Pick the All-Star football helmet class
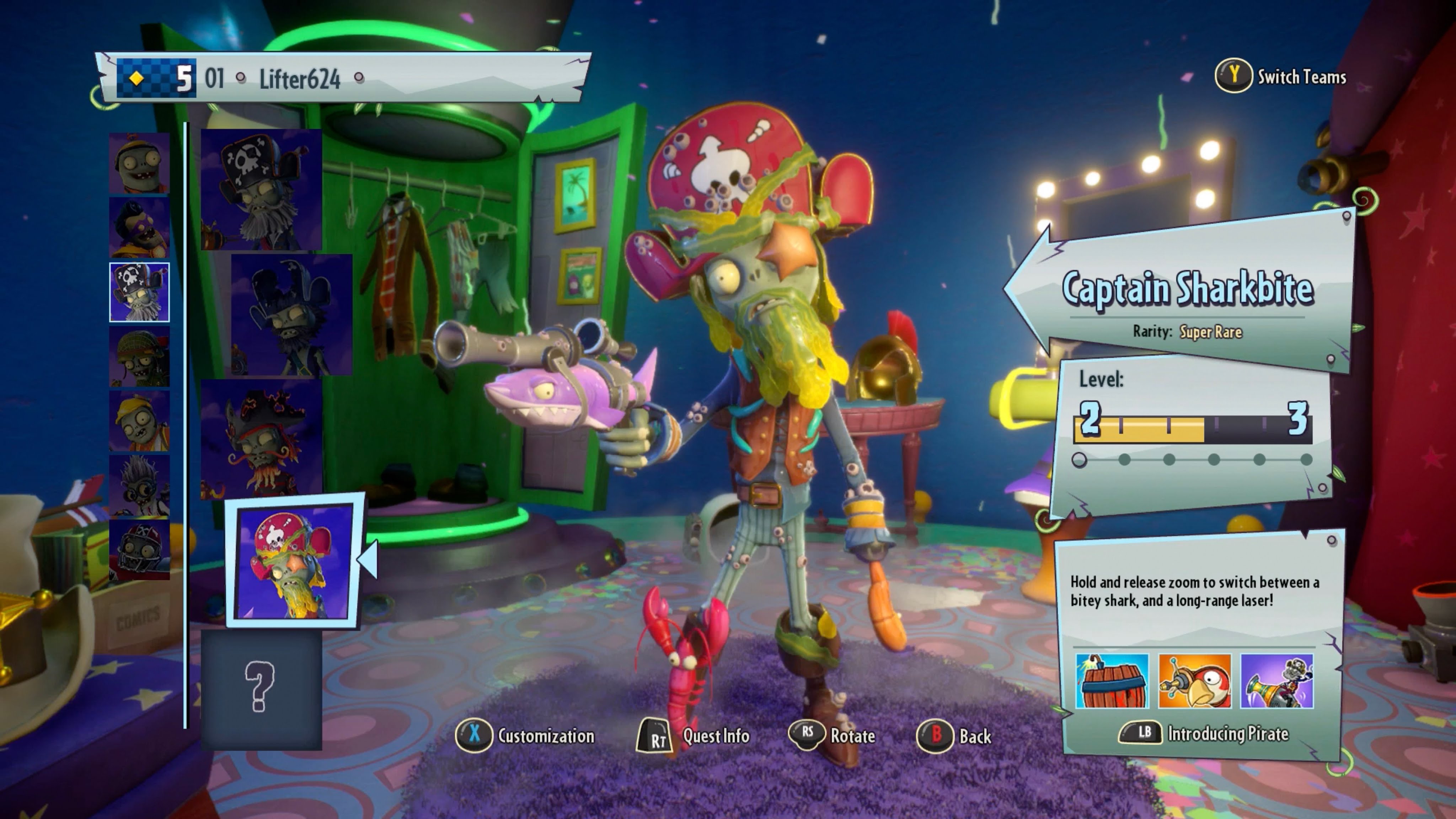This screenshot has width=1456, height=819. 139,550
